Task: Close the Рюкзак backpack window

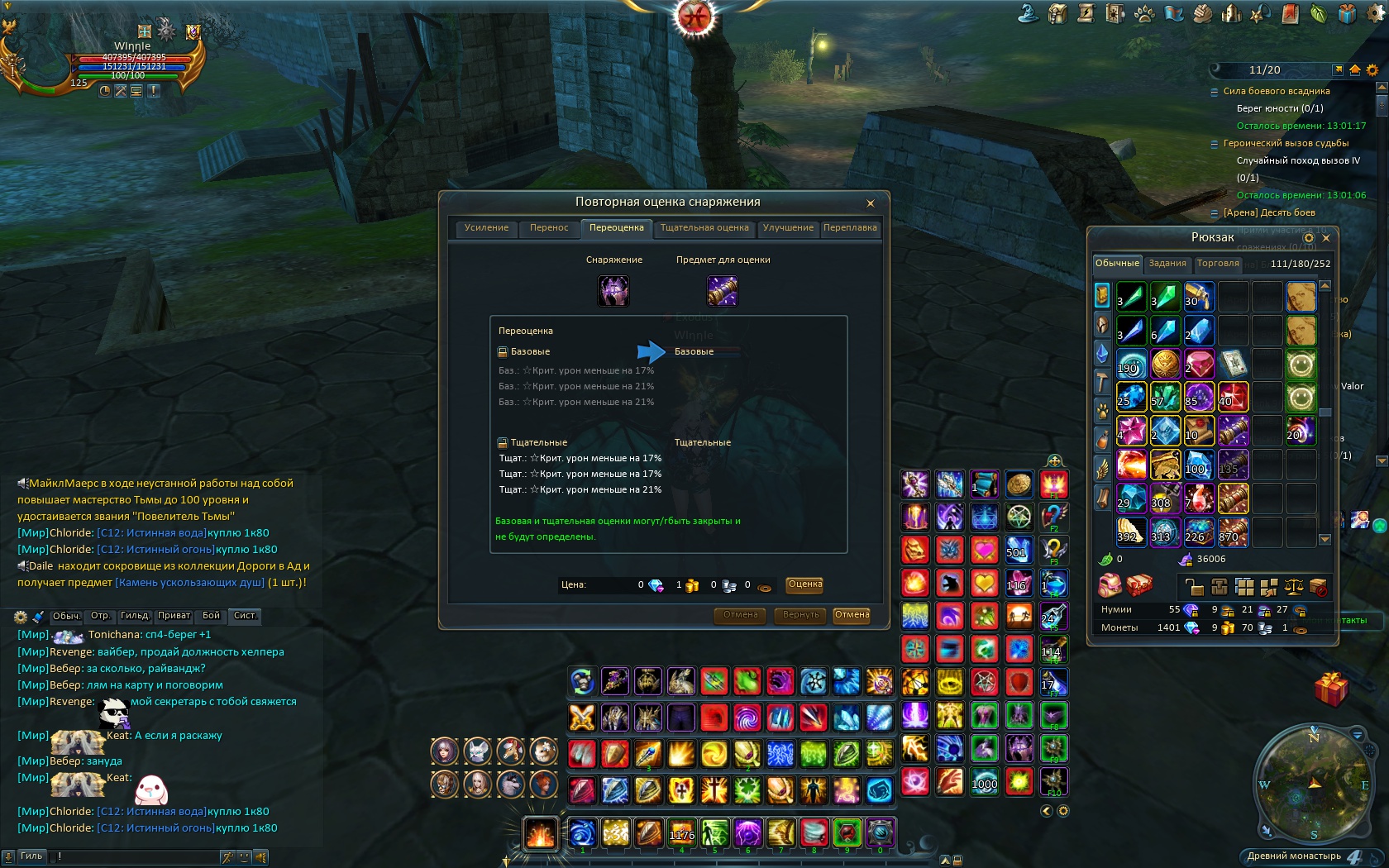Action: [1326, 238]
